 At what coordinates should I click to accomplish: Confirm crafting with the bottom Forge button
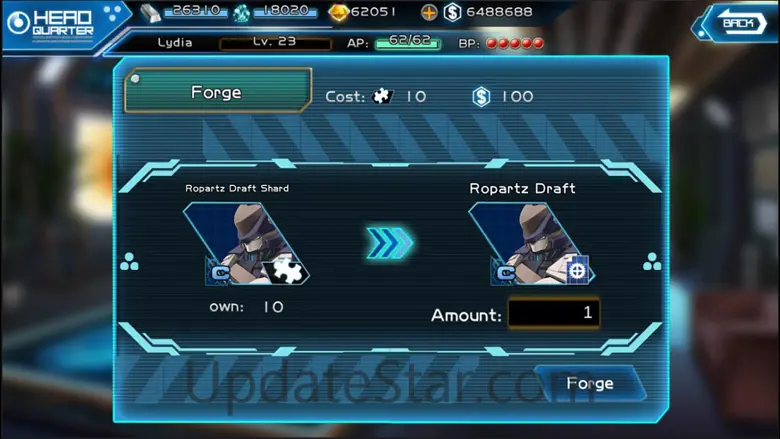pyautogui.click(x=589, y=383)
